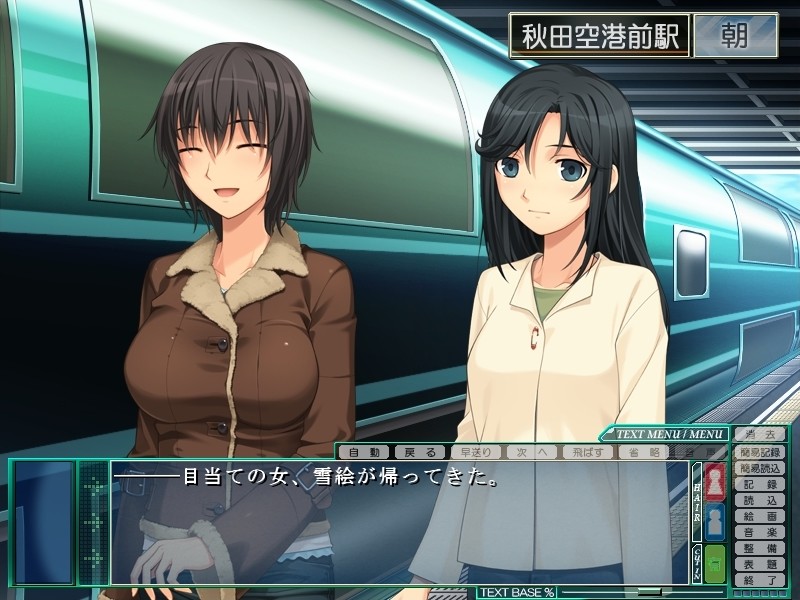Screen dimensions: 800x600
Task: Open the 絵画 gallery menu
Action: pyautogui.click(x=760, y=517)
